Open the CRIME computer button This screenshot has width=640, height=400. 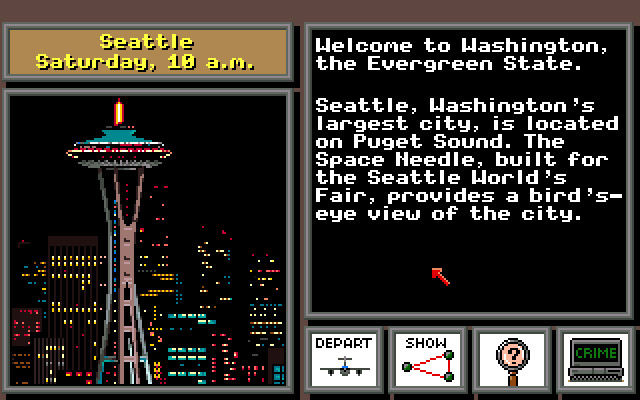click(x=596, y=358)
